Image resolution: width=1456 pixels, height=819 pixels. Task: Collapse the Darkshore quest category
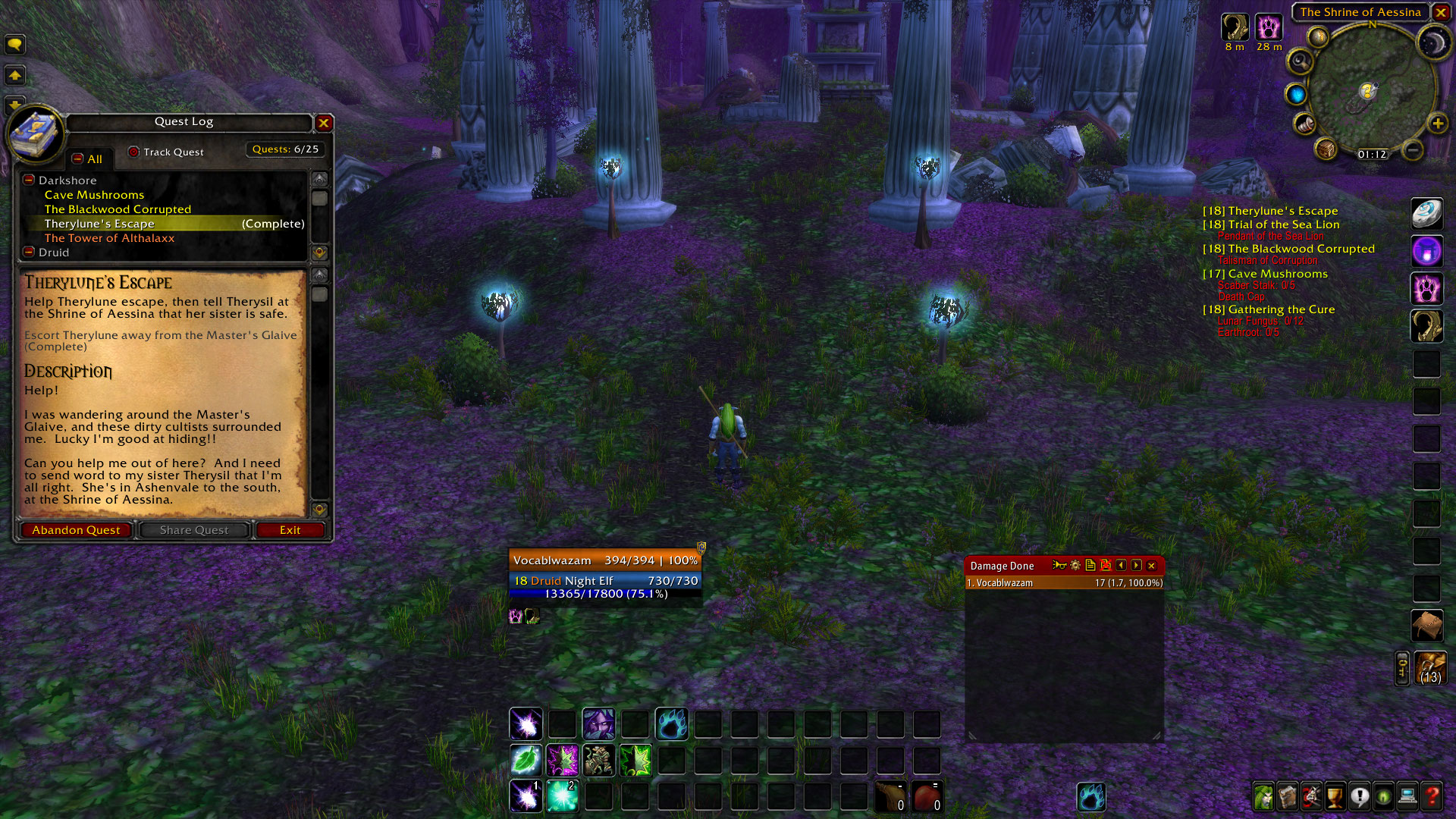28,180
